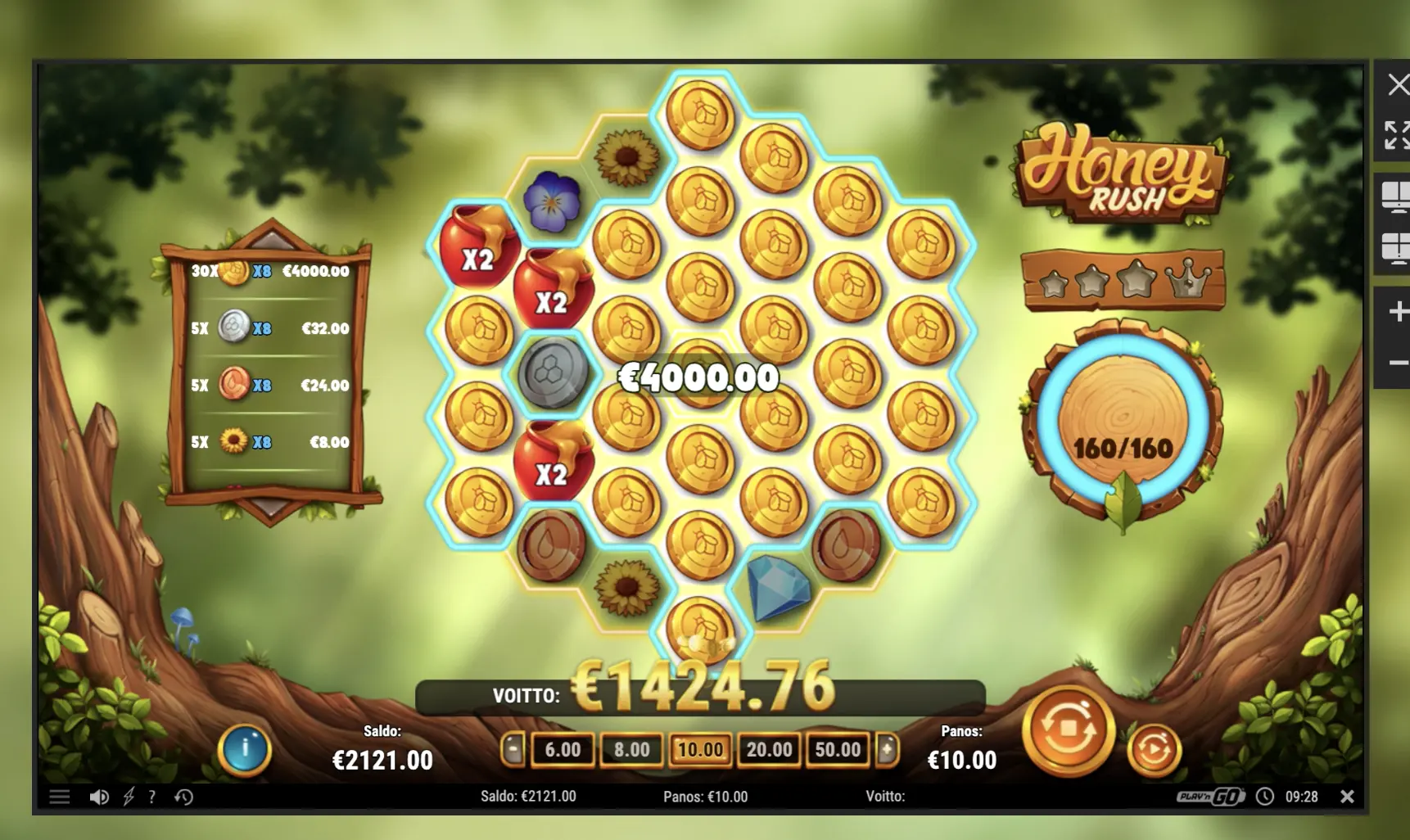
Task: Toggle the lightning bolt fast play
Action: click(x=129, y=797)
